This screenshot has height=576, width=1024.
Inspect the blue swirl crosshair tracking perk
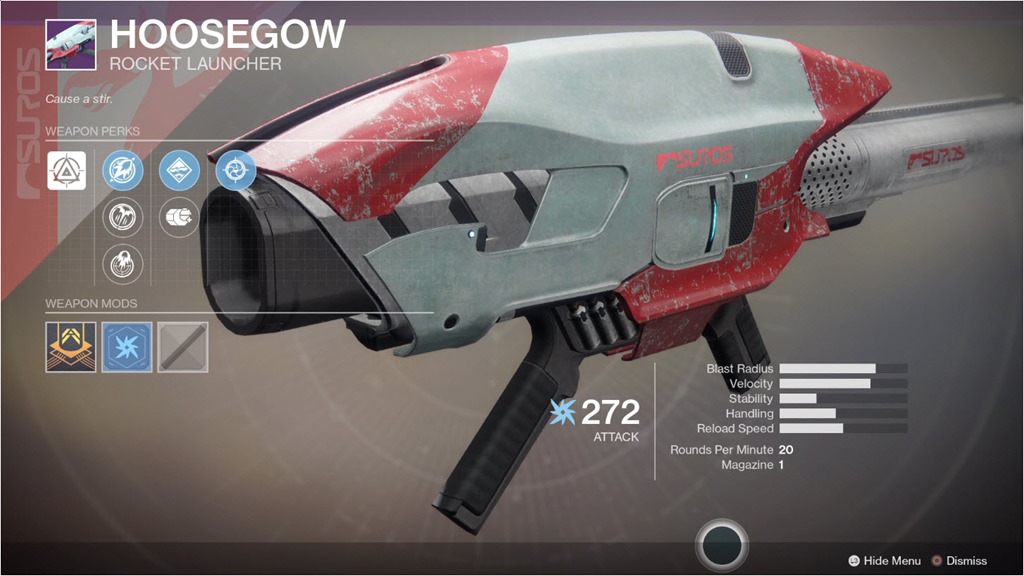click(x=236, y=171)
